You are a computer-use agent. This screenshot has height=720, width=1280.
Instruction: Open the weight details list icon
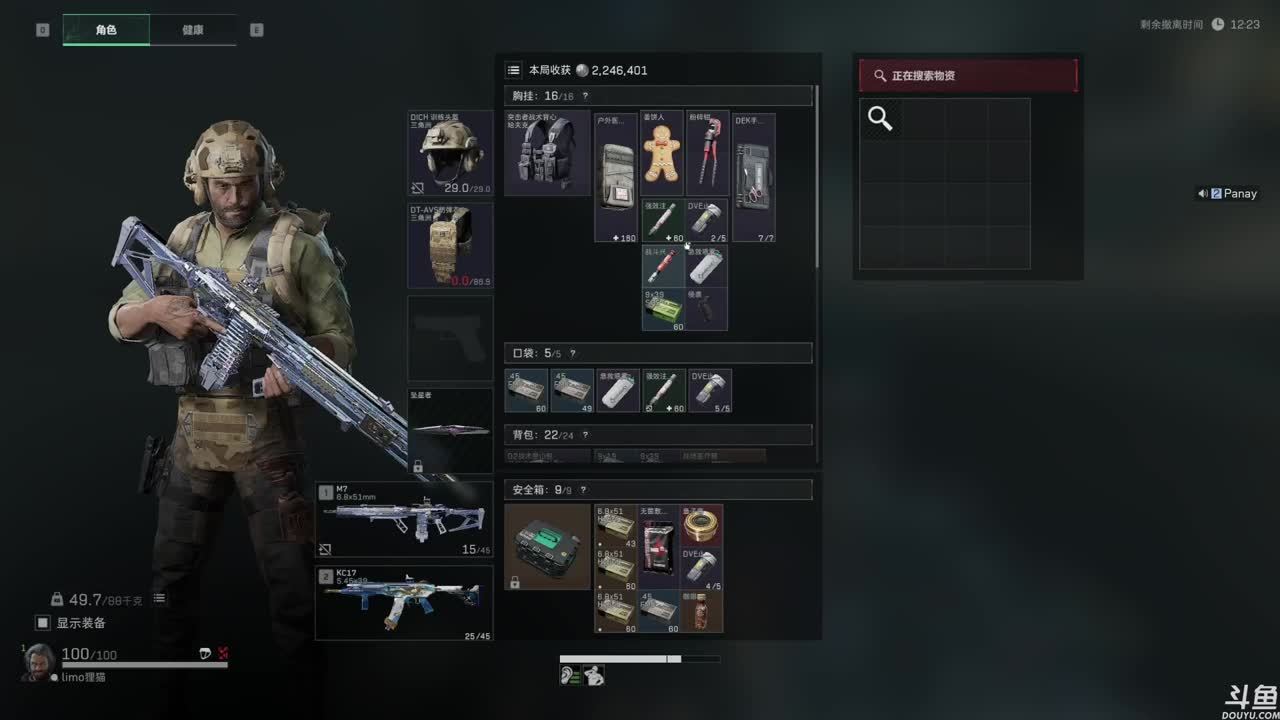[x=159, y=599]
